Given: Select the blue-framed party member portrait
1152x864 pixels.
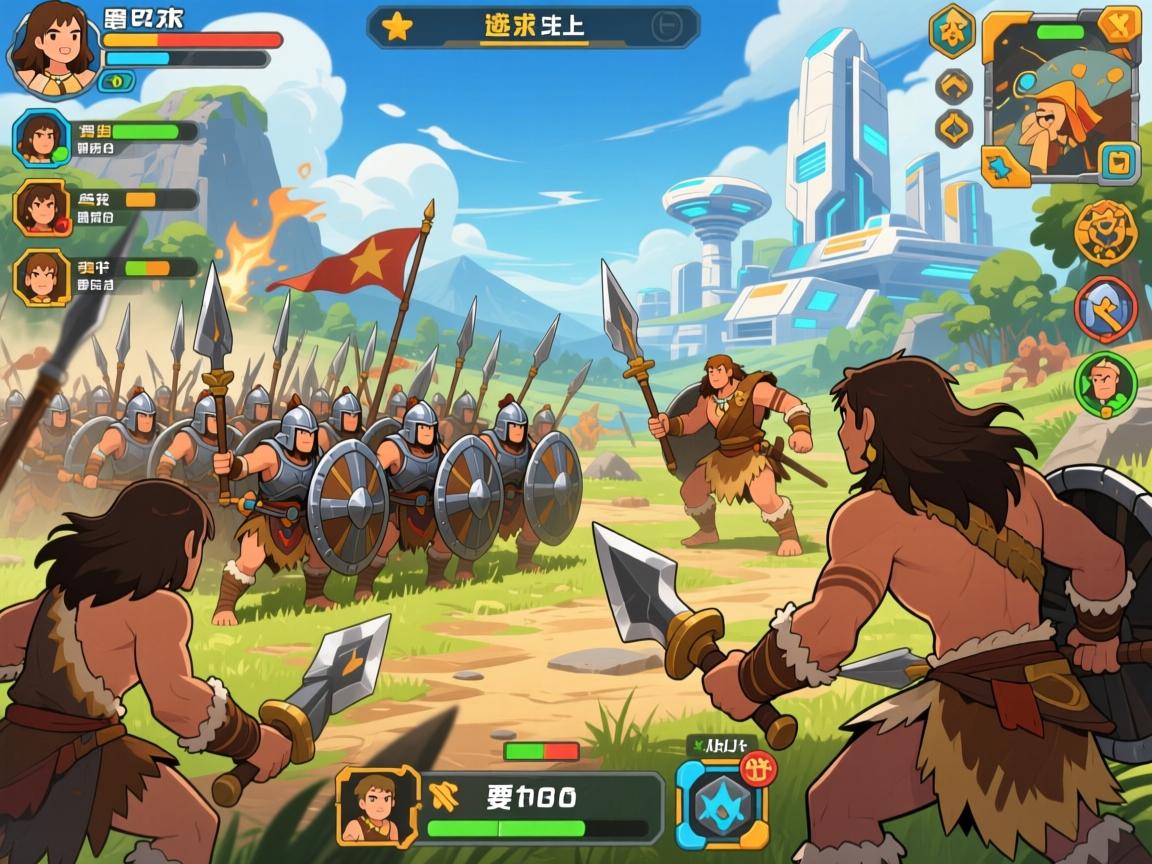Looking at the screenshot, I should coord(41,137).
